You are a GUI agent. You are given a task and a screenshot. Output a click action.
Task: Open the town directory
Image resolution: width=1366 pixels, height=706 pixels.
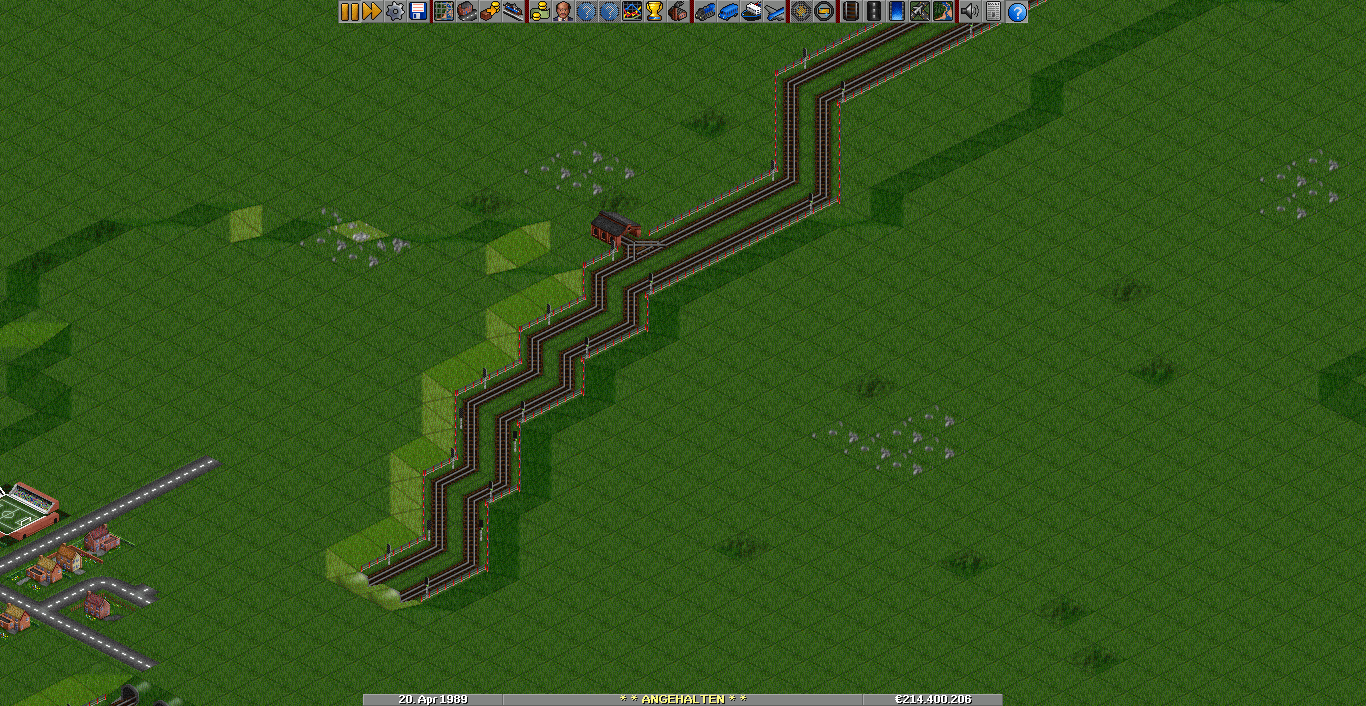point(466,11)
